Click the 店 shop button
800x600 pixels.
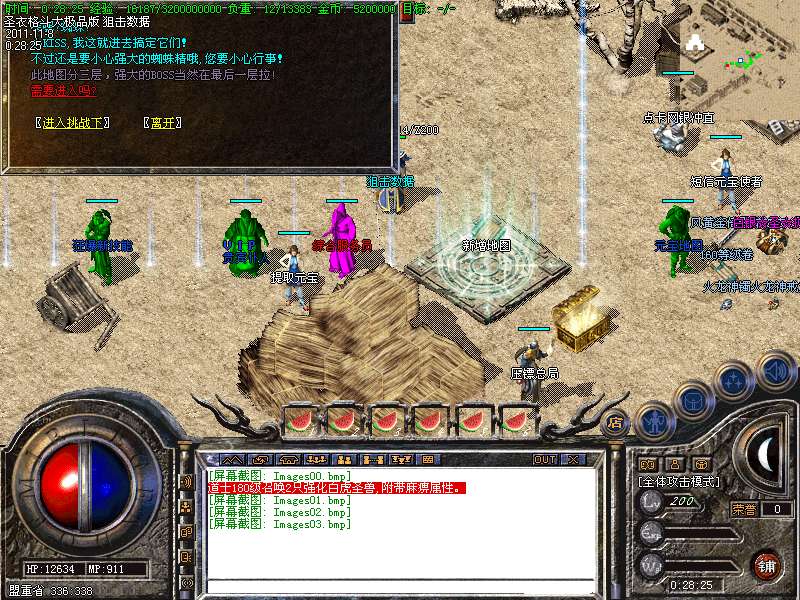(616, 423)
